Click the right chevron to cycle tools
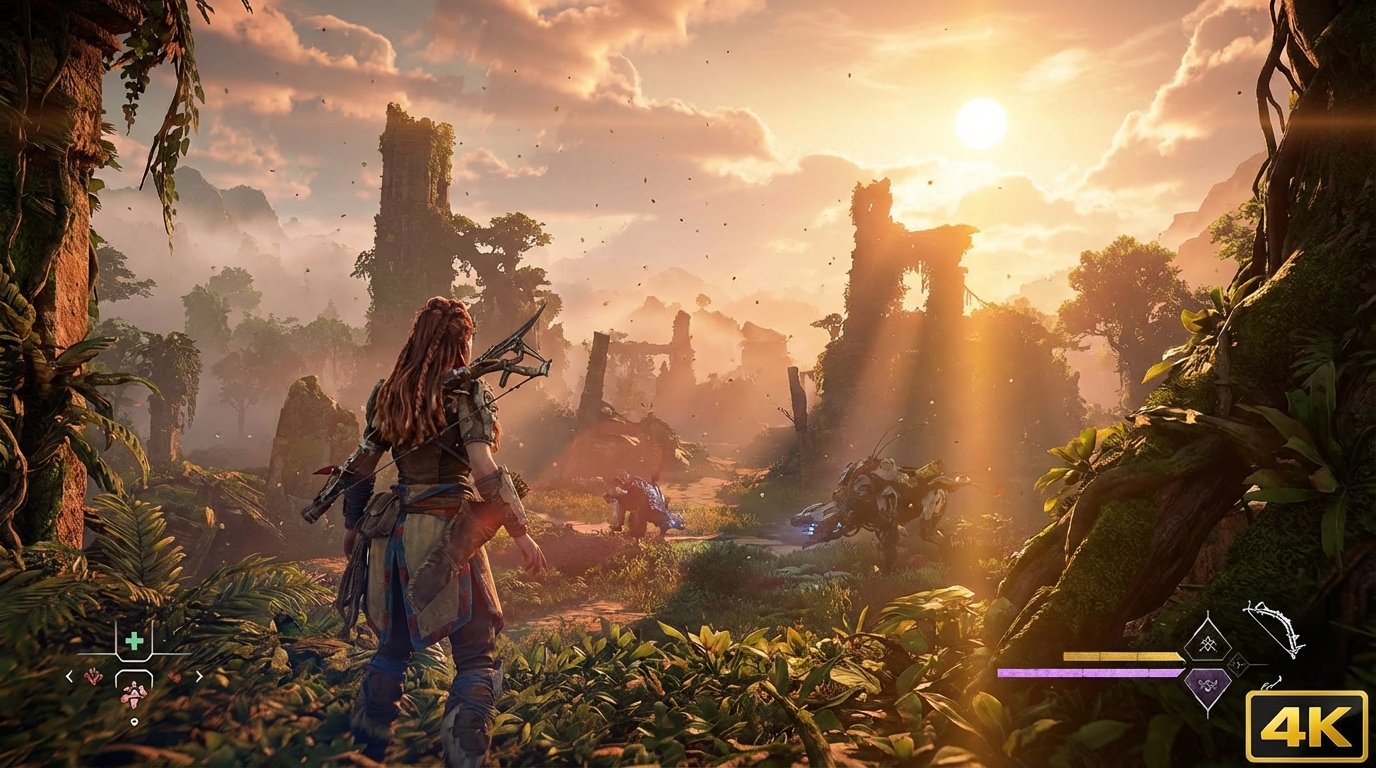The image size is (1376, 768). tap(200, 677)
